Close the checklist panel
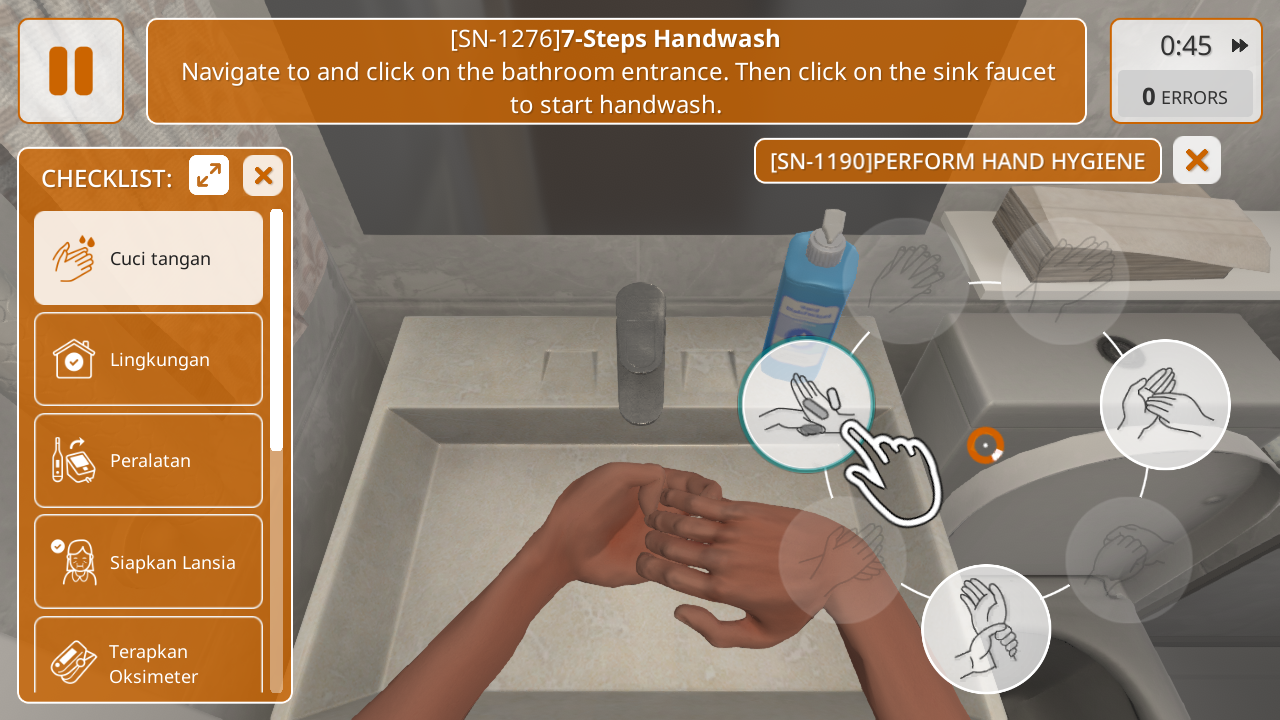Image resolution: width=1280 pixels, height=720 pixels. [x=263, y=176]
